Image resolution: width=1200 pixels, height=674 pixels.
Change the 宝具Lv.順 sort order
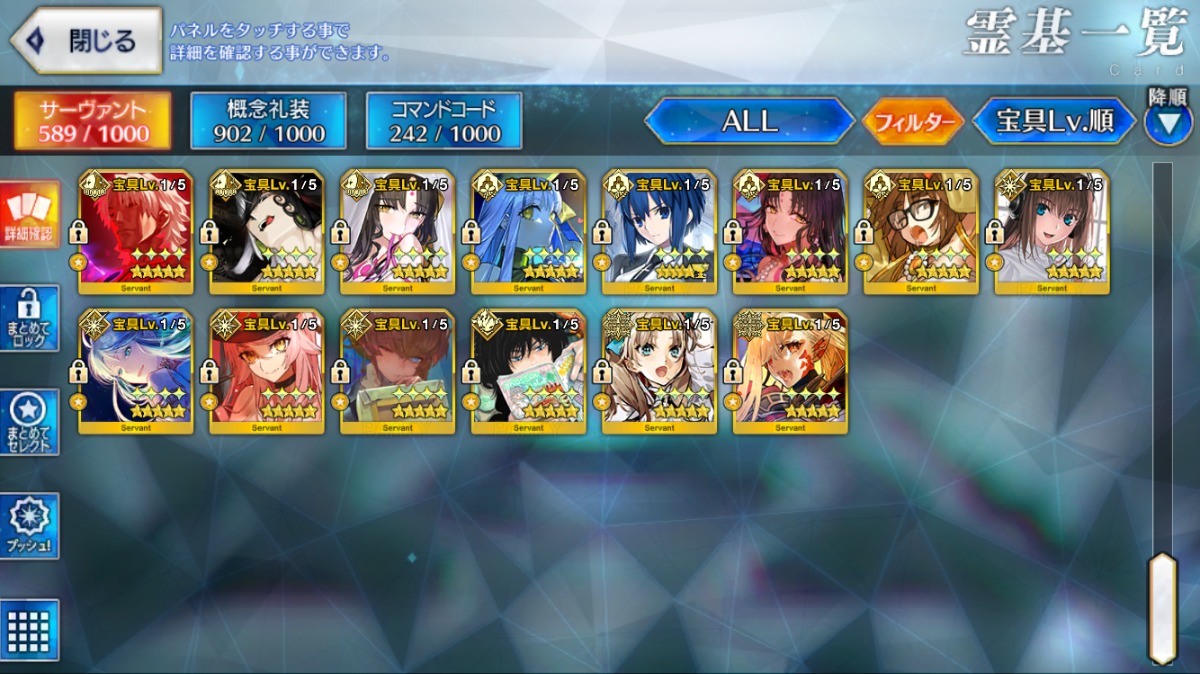click(1054, 121)
